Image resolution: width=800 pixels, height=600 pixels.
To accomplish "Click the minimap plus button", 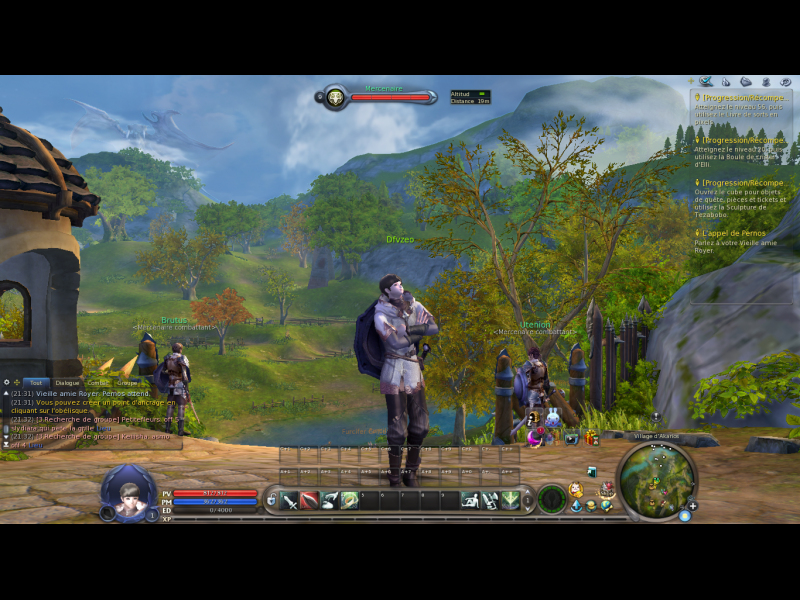I will pyautogui.click(x=692, y=505).
